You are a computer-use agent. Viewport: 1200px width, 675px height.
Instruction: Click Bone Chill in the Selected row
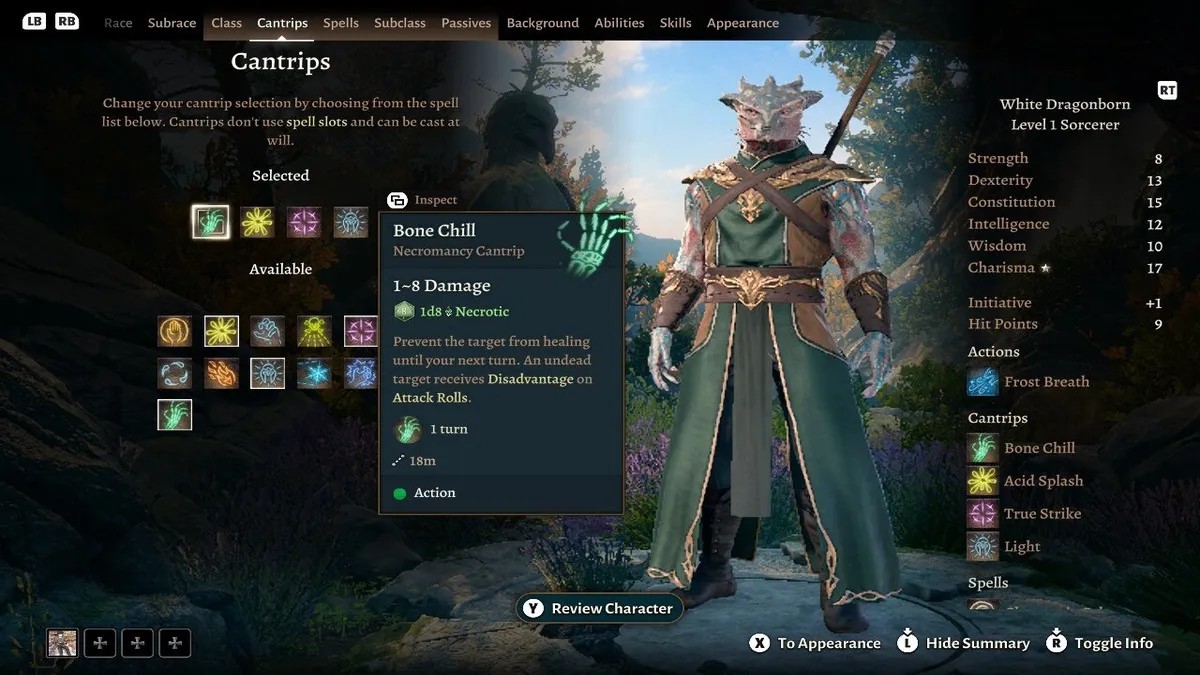(210, 222)
